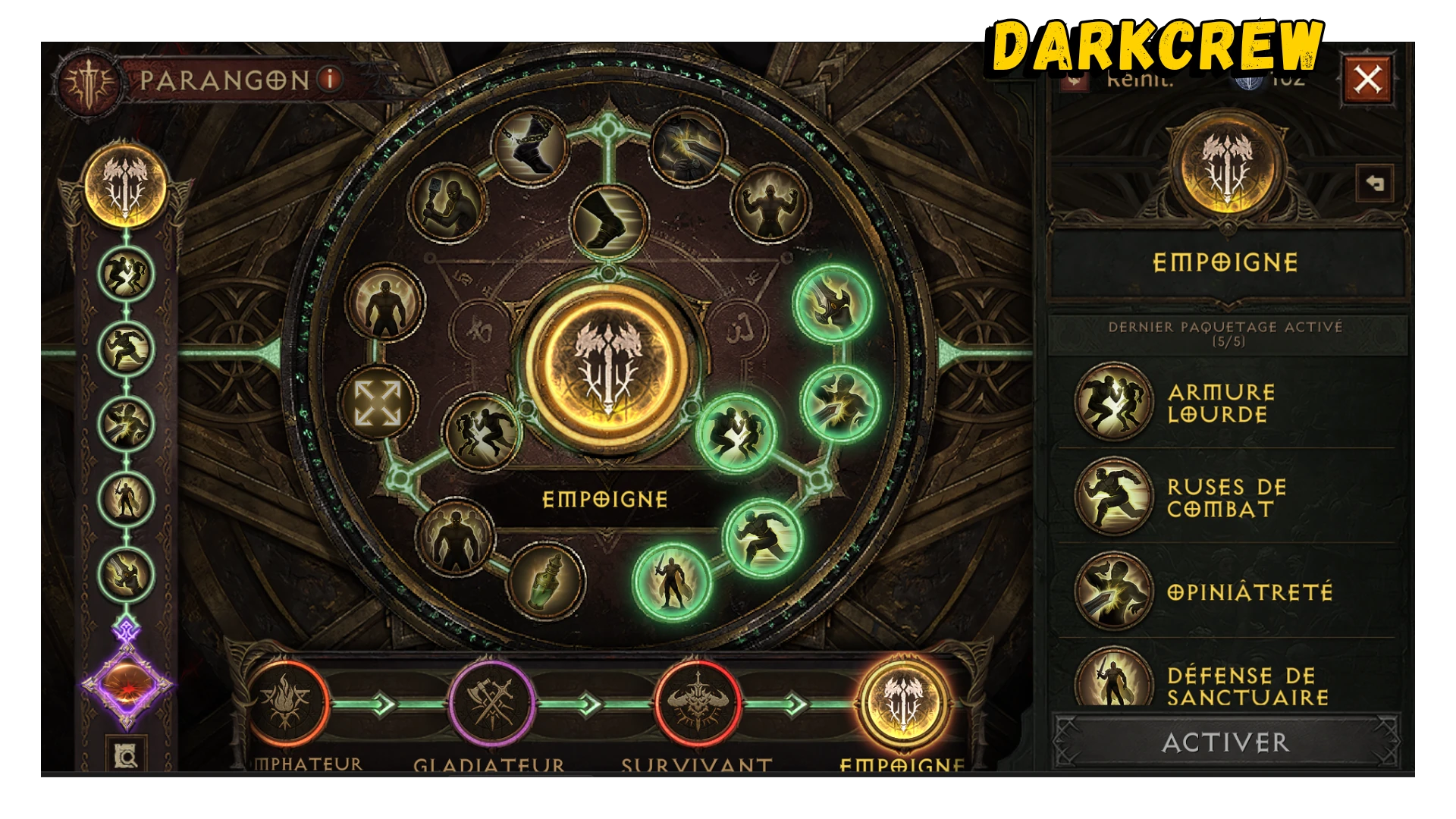Pick the Défense de Sanctuaire entry

click(1247, 685)
